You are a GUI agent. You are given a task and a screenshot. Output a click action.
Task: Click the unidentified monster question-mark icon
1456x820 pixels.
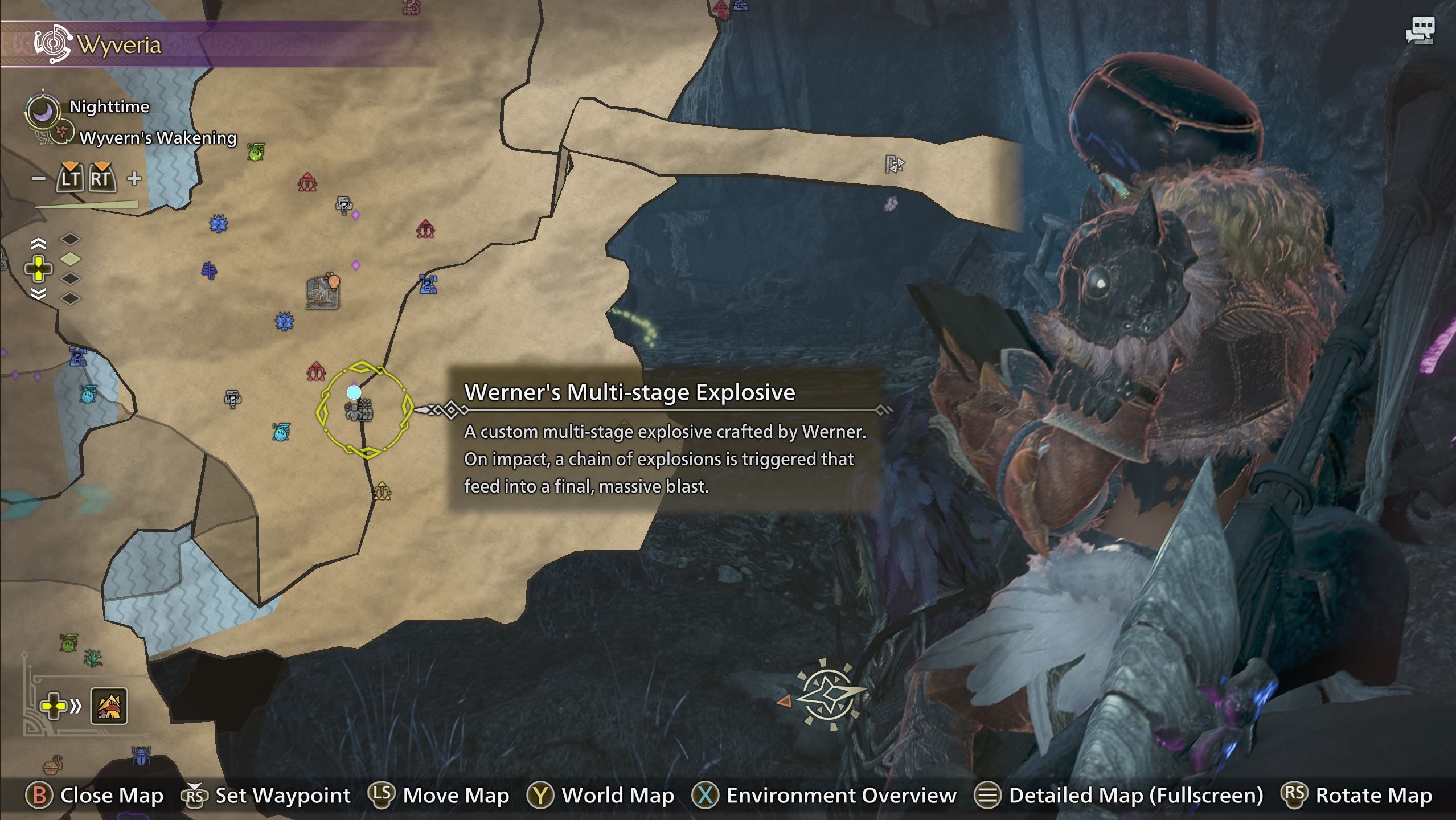[343, 206]
